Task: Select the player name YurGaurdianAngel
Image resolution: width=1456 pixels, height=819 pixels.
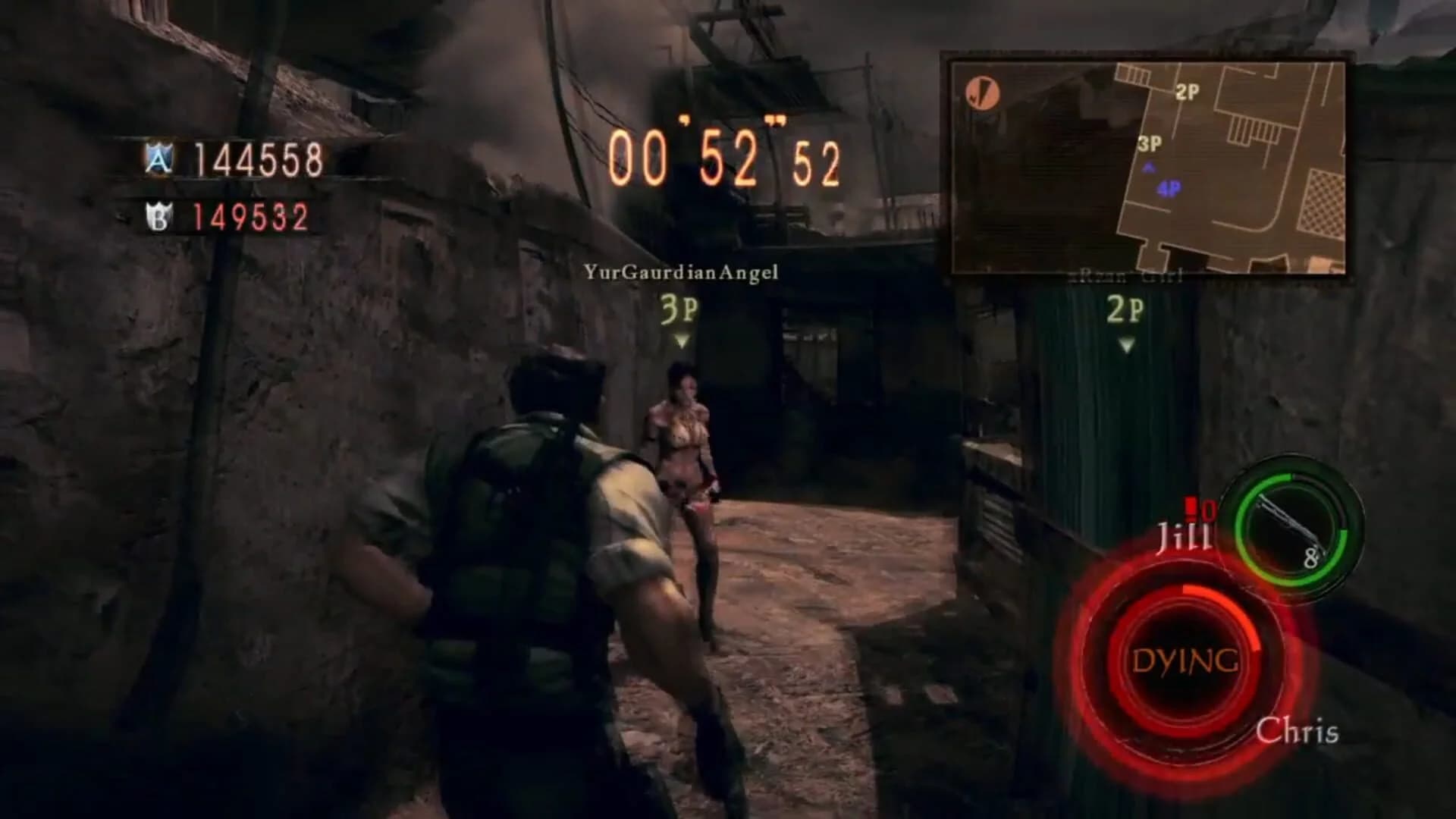Action: 680,272
